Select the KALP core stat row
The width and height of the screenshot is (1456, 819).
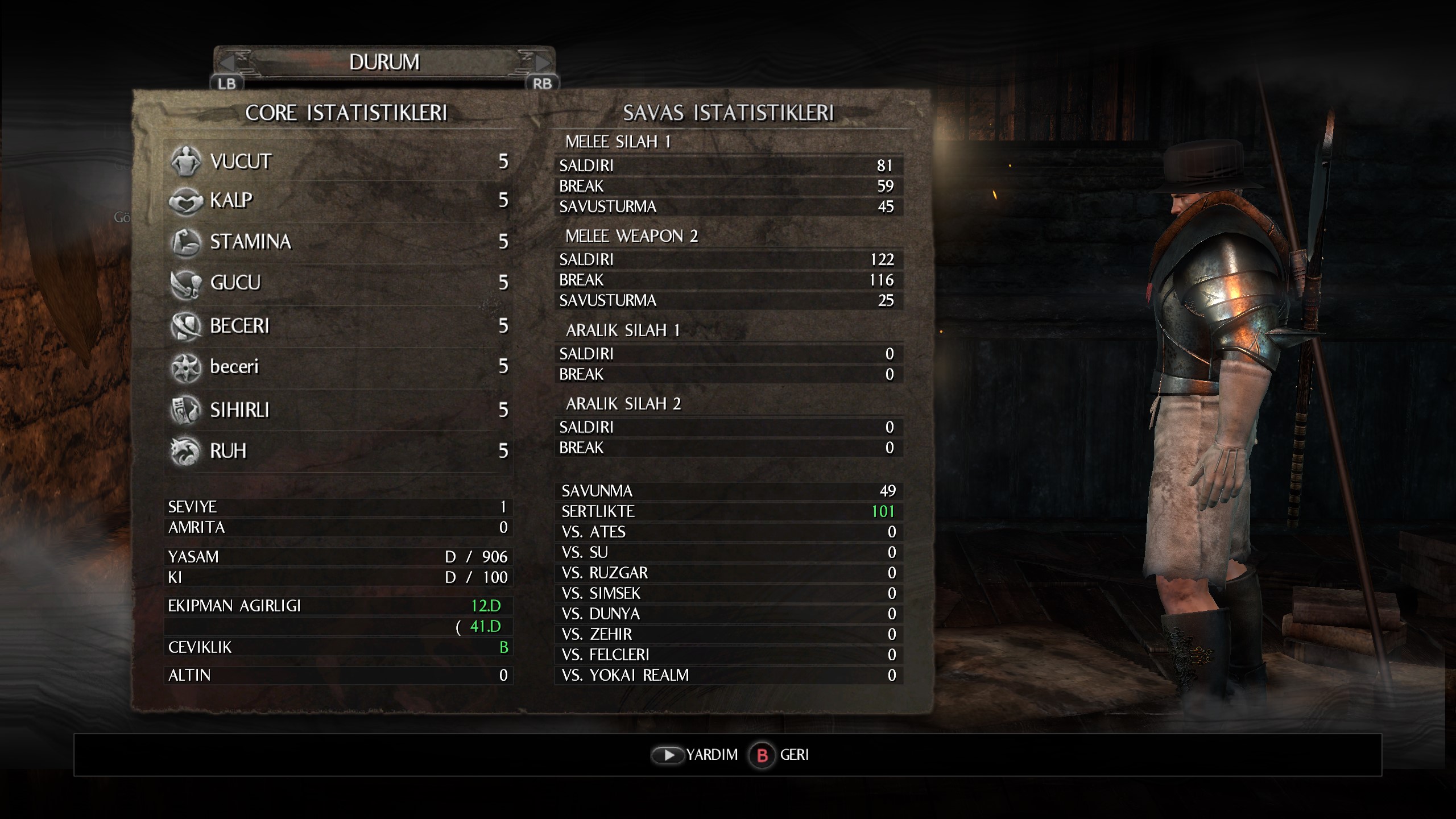(339, 200)
